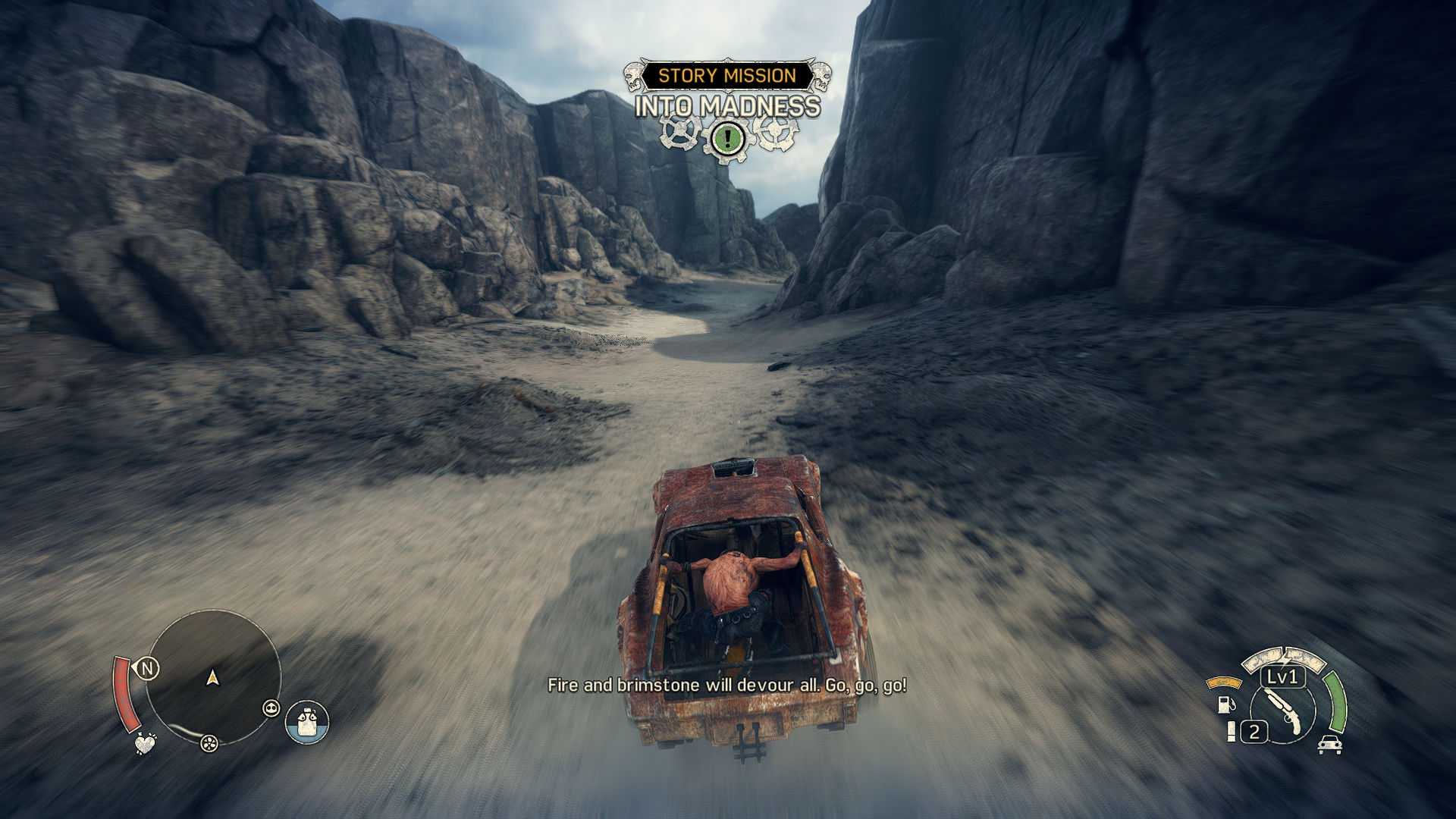The width and height of the screenshot is (1456, 819).
Task: Click the Story Mission banner
Action: (727, 76)
